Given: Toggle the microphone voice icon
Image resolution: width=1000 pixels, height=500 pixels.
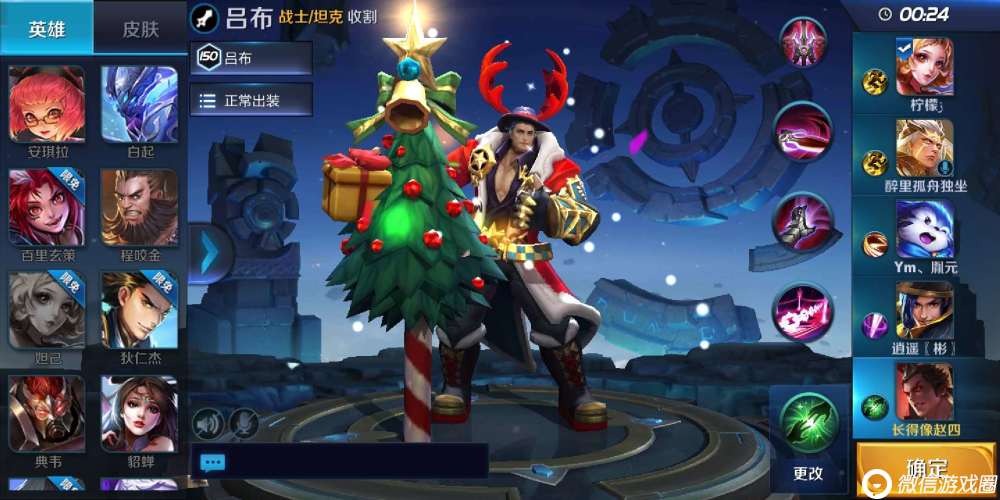Looking at the screenshot, I should click(x=244, y=424).
